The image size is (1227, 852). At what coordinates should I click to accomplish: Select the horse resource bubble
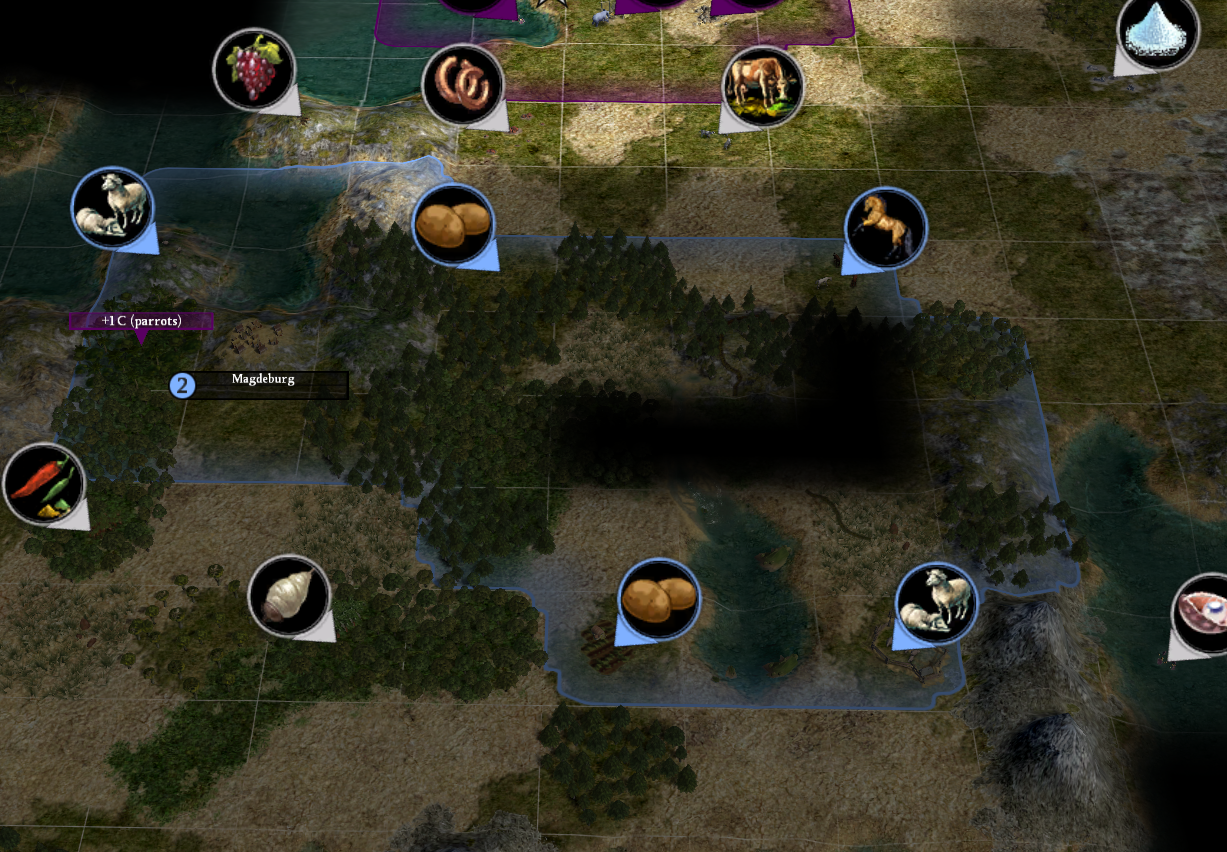click(x=885, y=229)
